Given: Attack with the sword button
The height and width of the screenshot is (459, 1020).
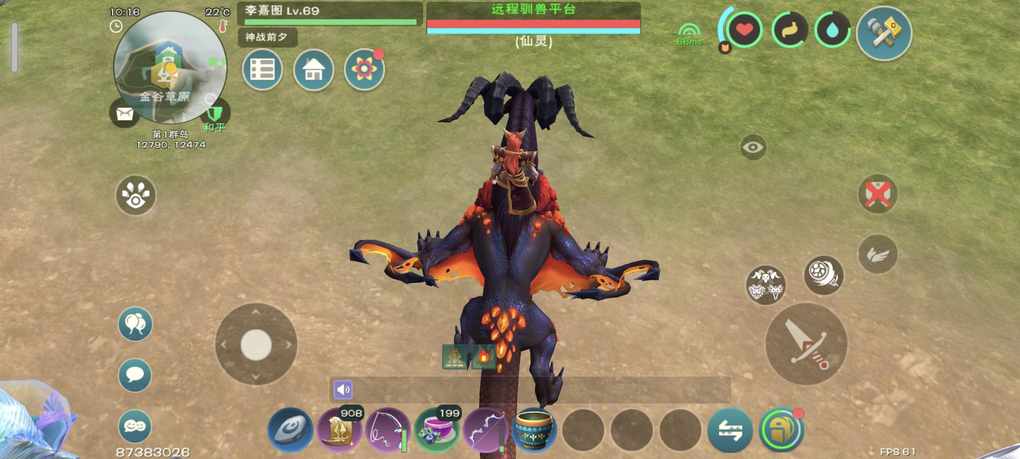Looking at the screenshot, I should coord(806,343).
